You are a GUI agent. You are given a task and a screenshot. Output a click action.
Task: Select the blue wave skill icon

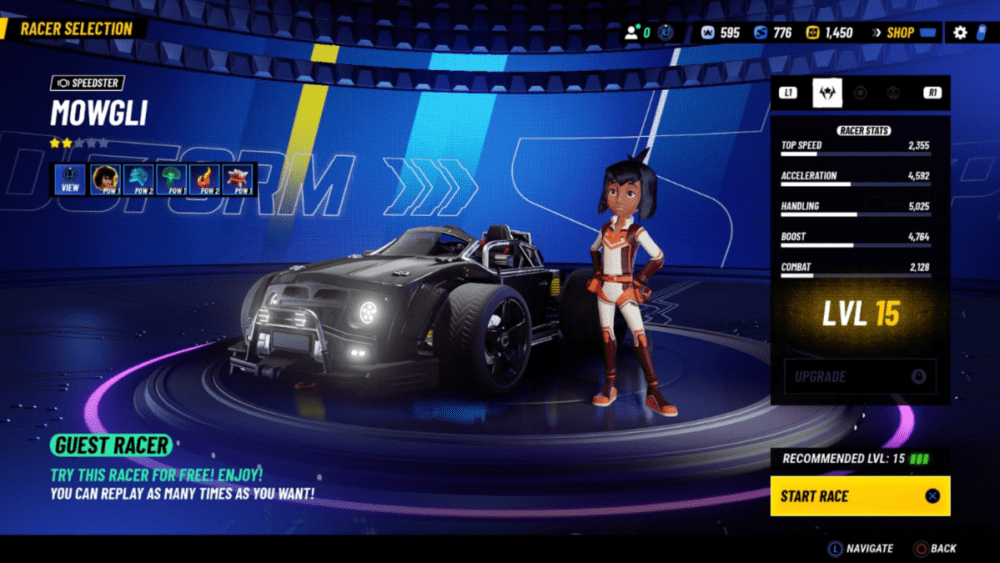pos(140,180)
